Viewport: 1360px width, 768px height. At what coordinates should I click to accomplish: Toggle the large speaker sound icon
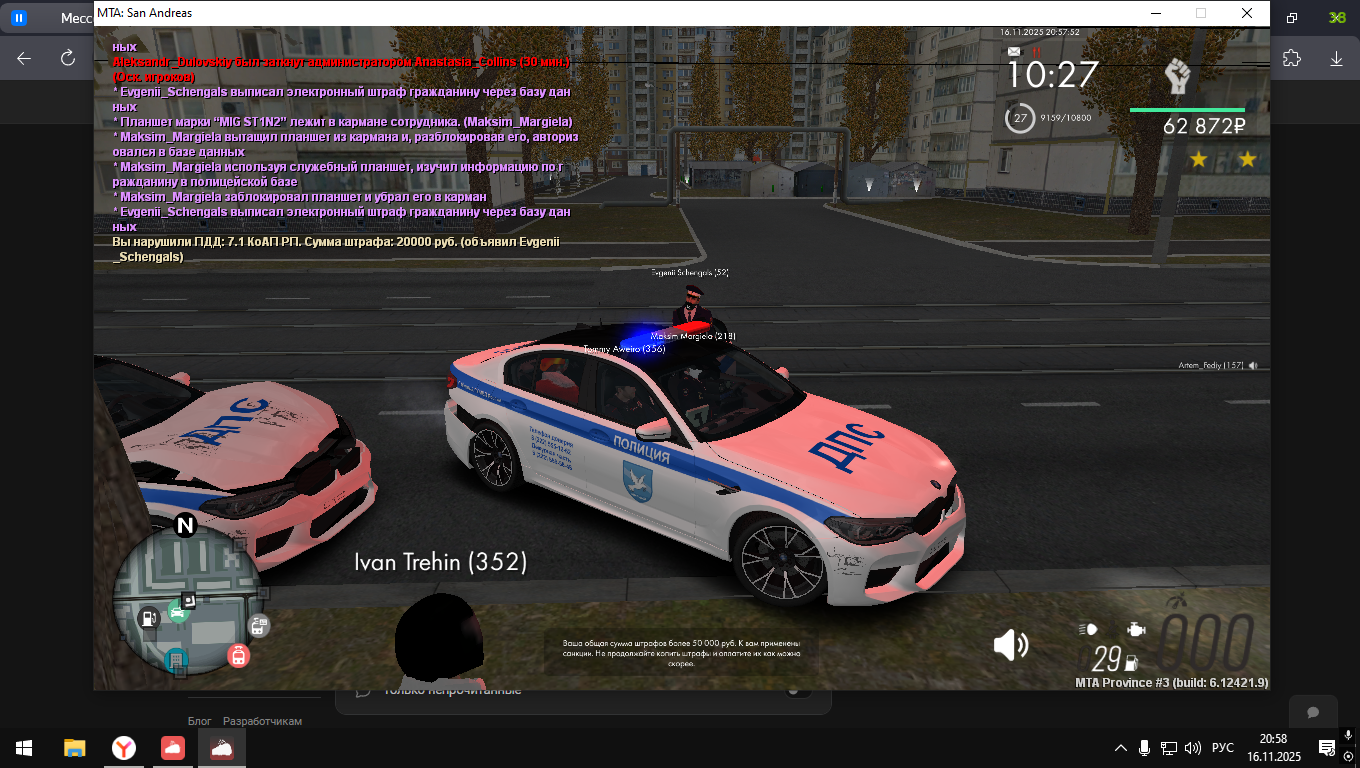click(1010, 645)
